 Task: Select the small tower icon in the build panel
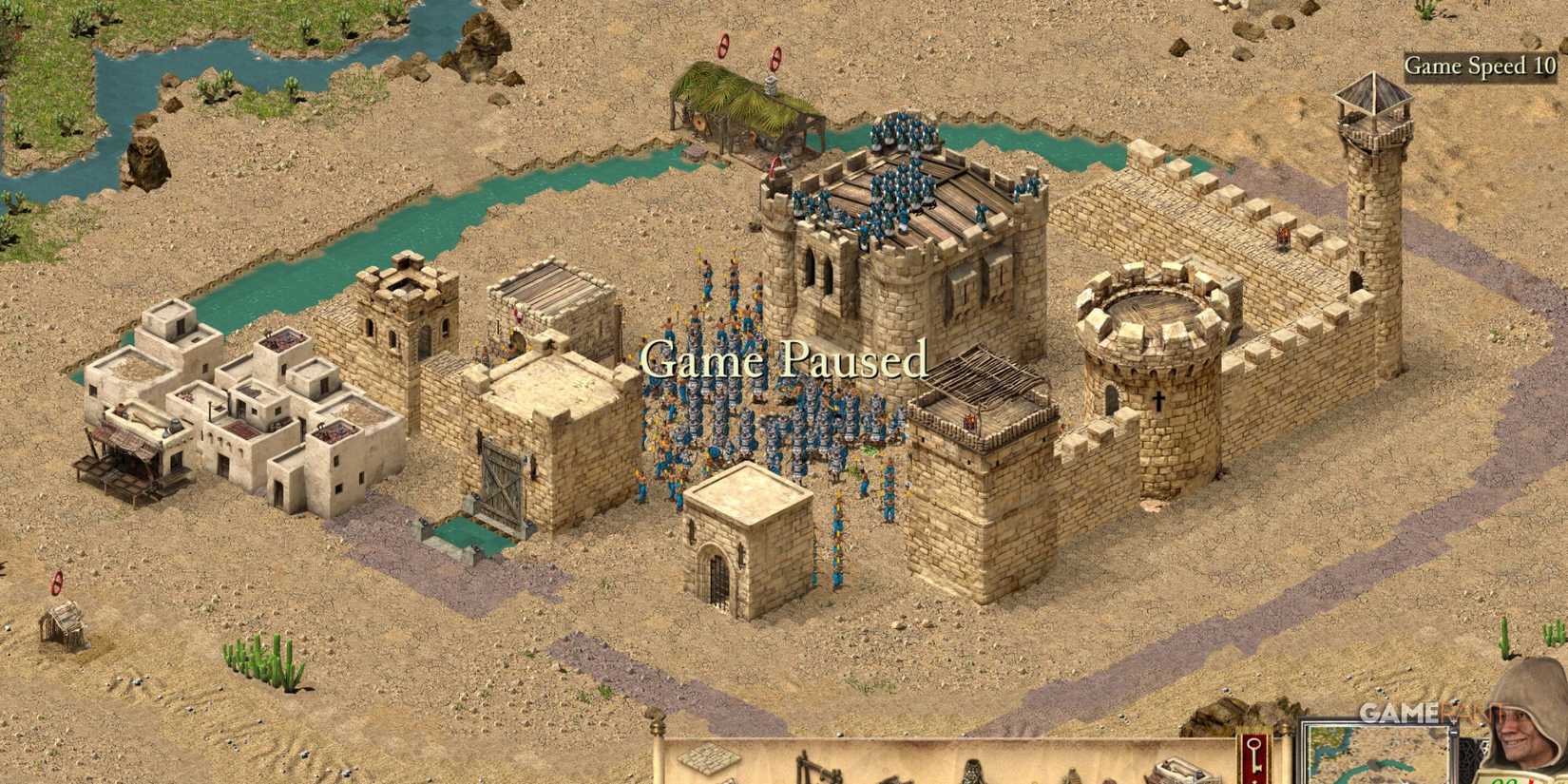click(1074, 774)
